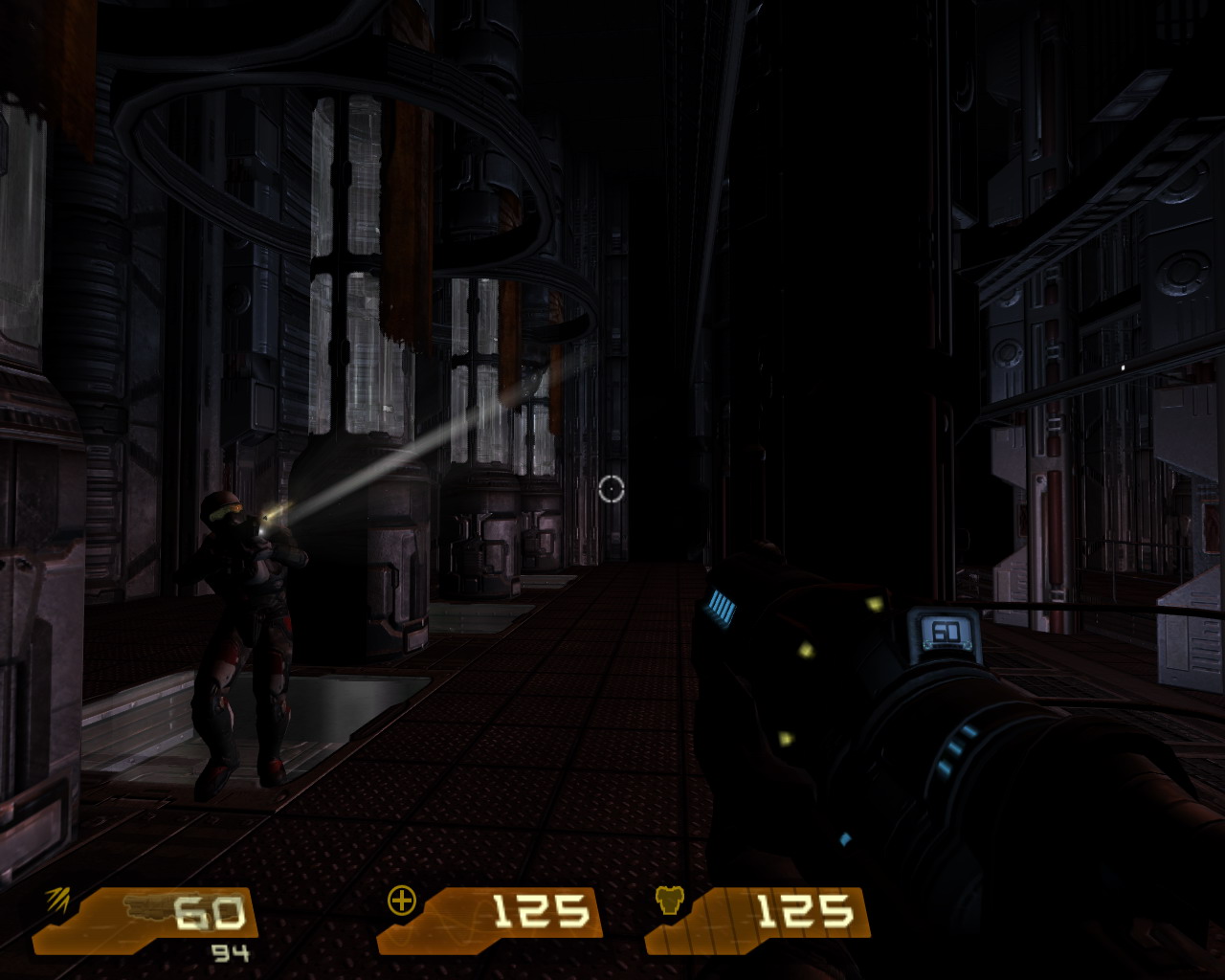Click the ammo claw-mark icon
The width and height of the screenshot is (1225, 980).
coord(58,900)
